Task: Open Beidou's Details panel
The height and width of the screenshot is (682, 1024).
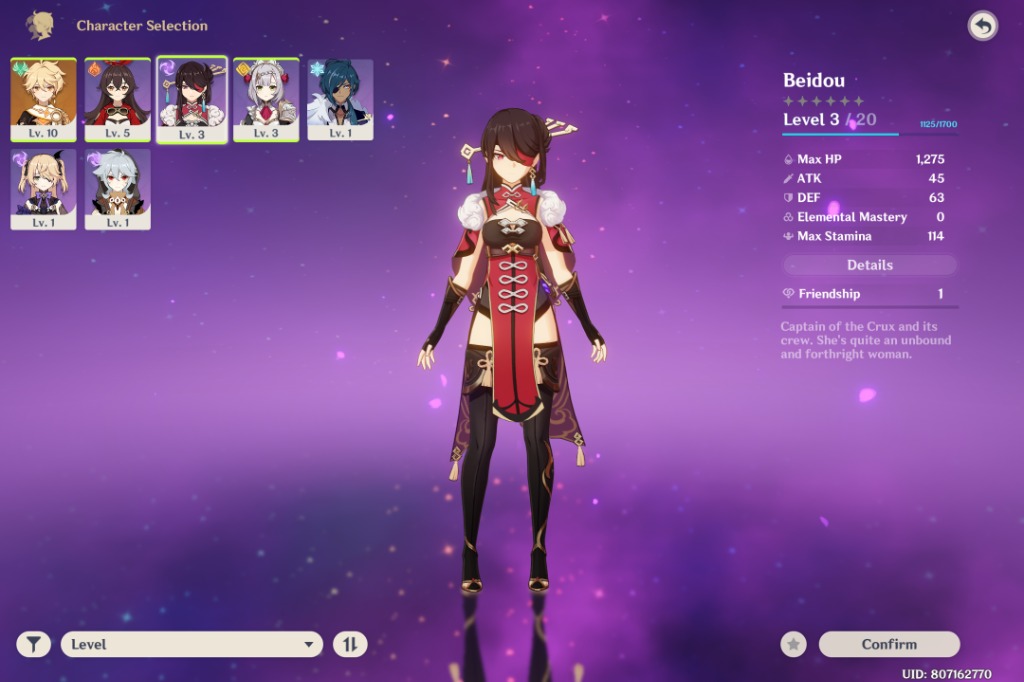Action: click(869, 265)
